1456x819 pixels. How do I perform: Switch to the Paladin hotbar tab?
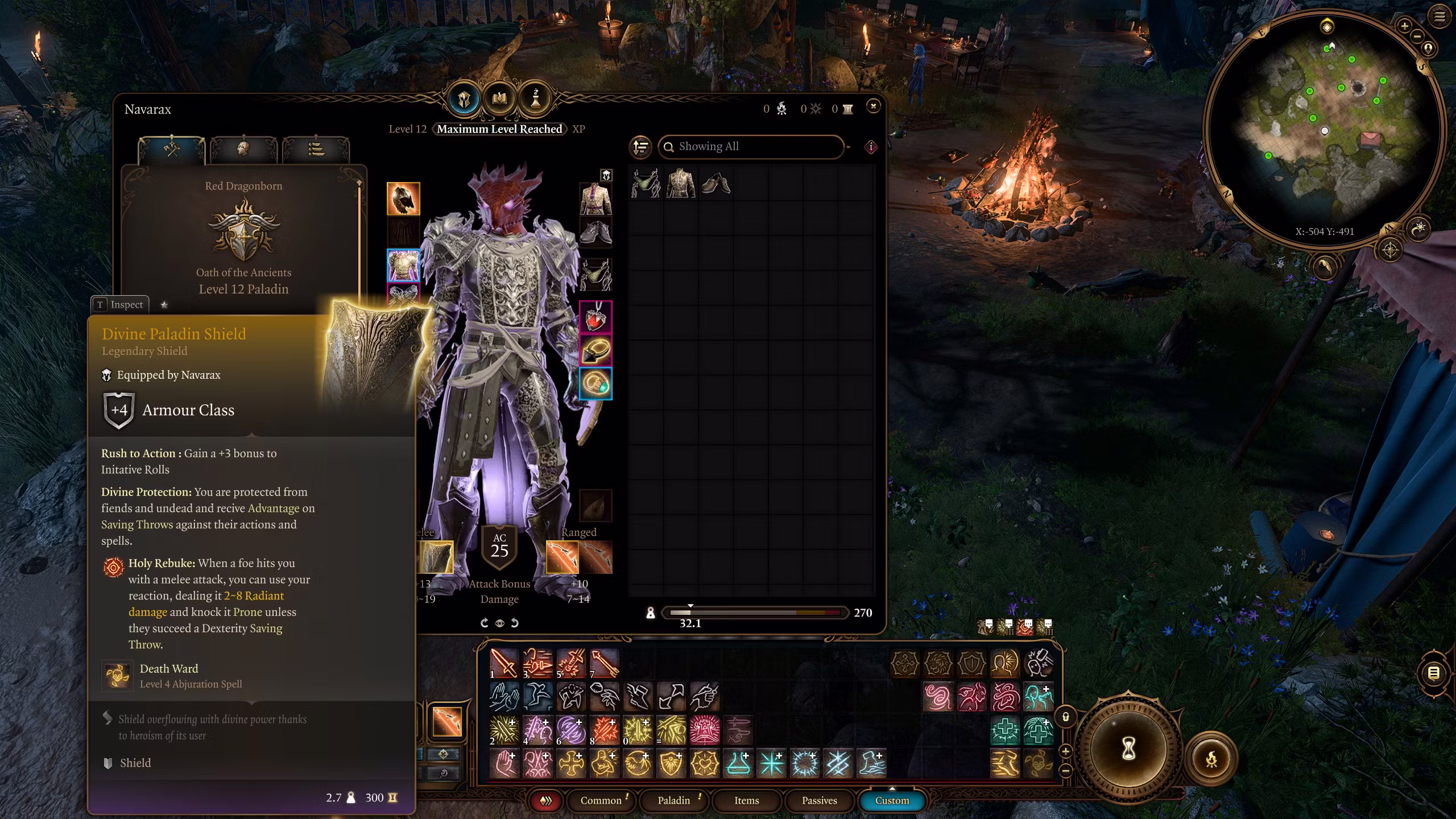[x=674, y=800]
